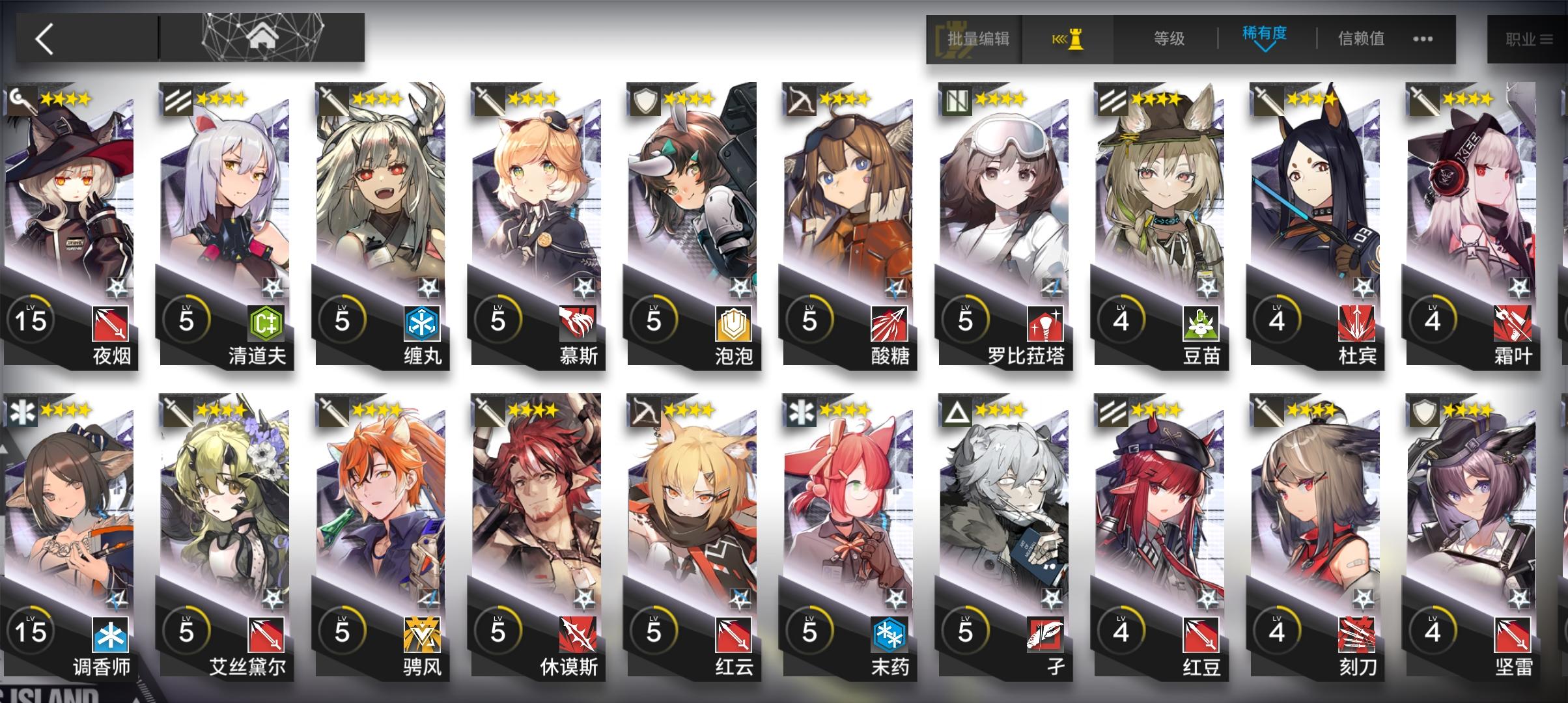Switch sorting to the 信赖值 tab
The width and height of the screenshot is (1568, 703).
point(1361,38)
